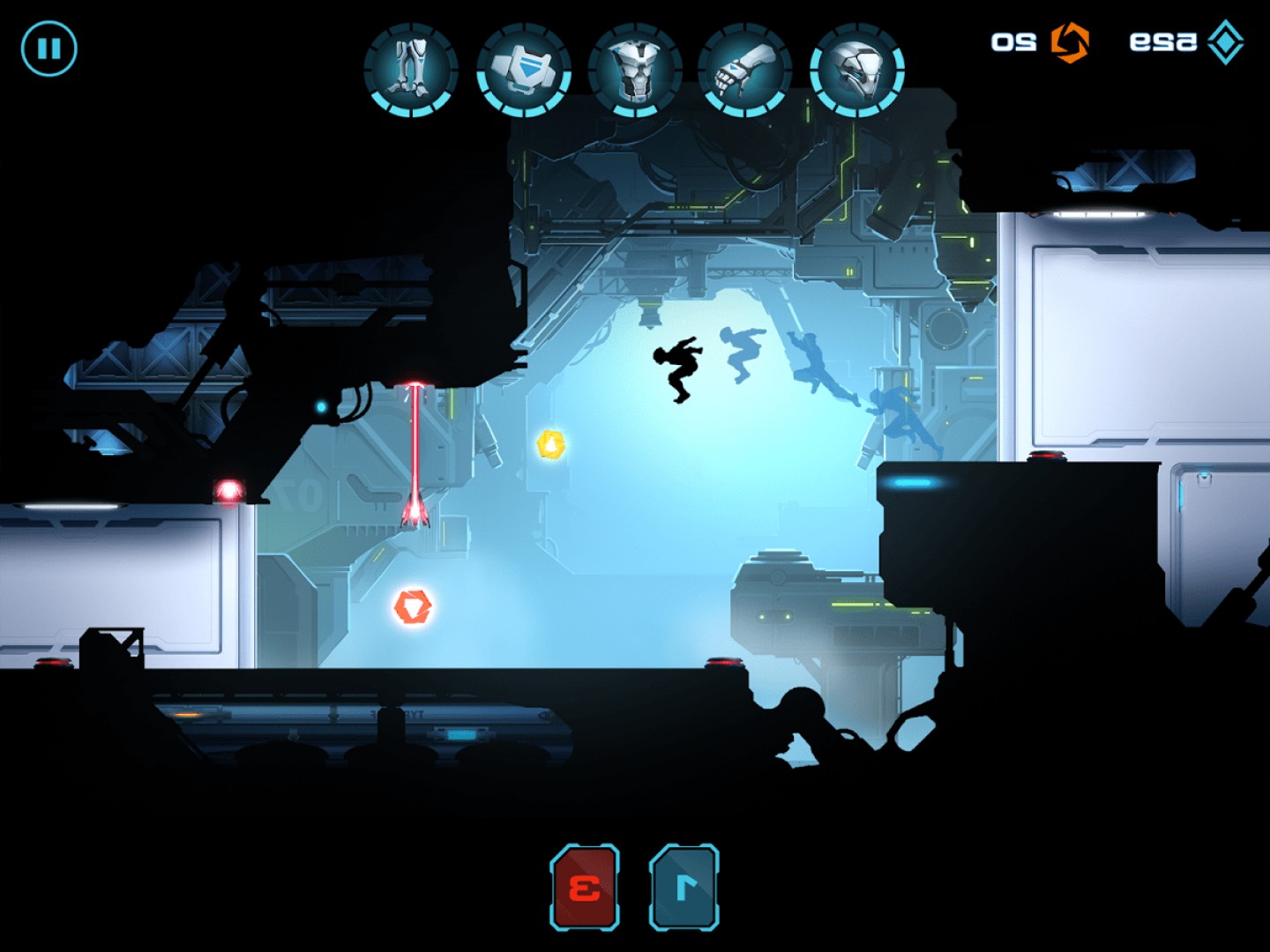This screenshot has height=952, width=1270.
Task: Activate the blue gadget card
Action: pos(684,887)
